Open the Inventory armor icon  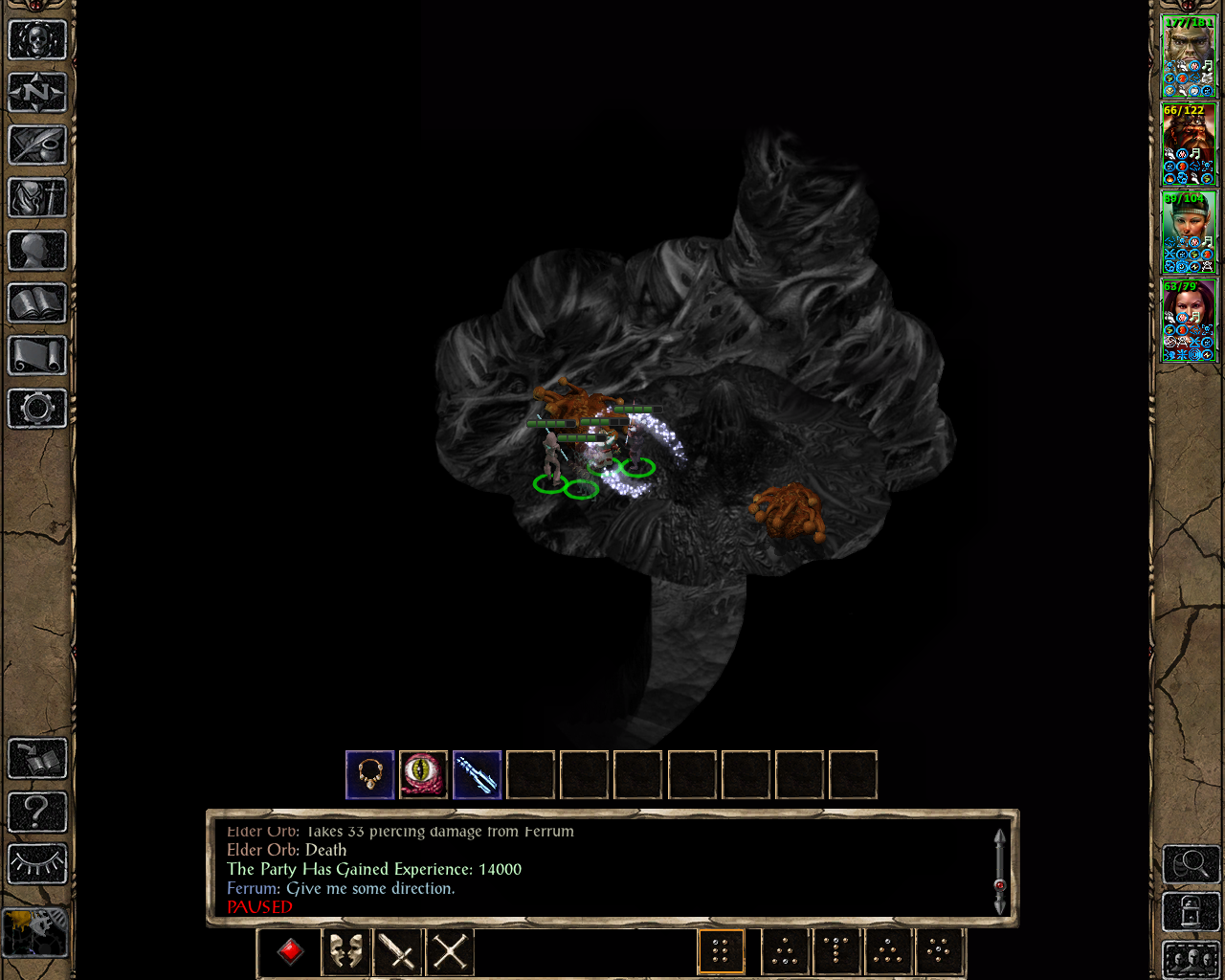pyautogui.click(x=36, y=198)
